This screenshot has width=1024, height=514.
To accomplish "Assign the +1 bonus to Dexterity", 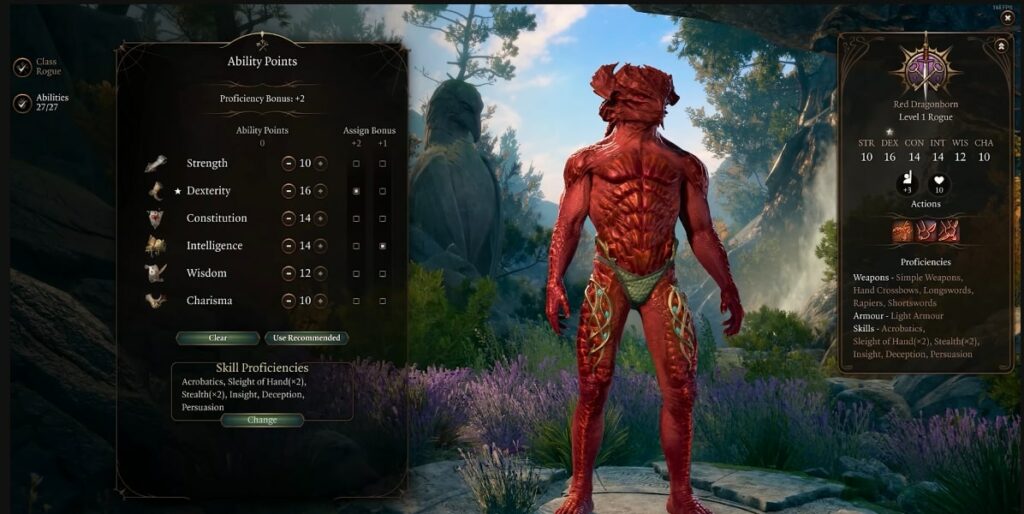I will [x=382, y=190].
